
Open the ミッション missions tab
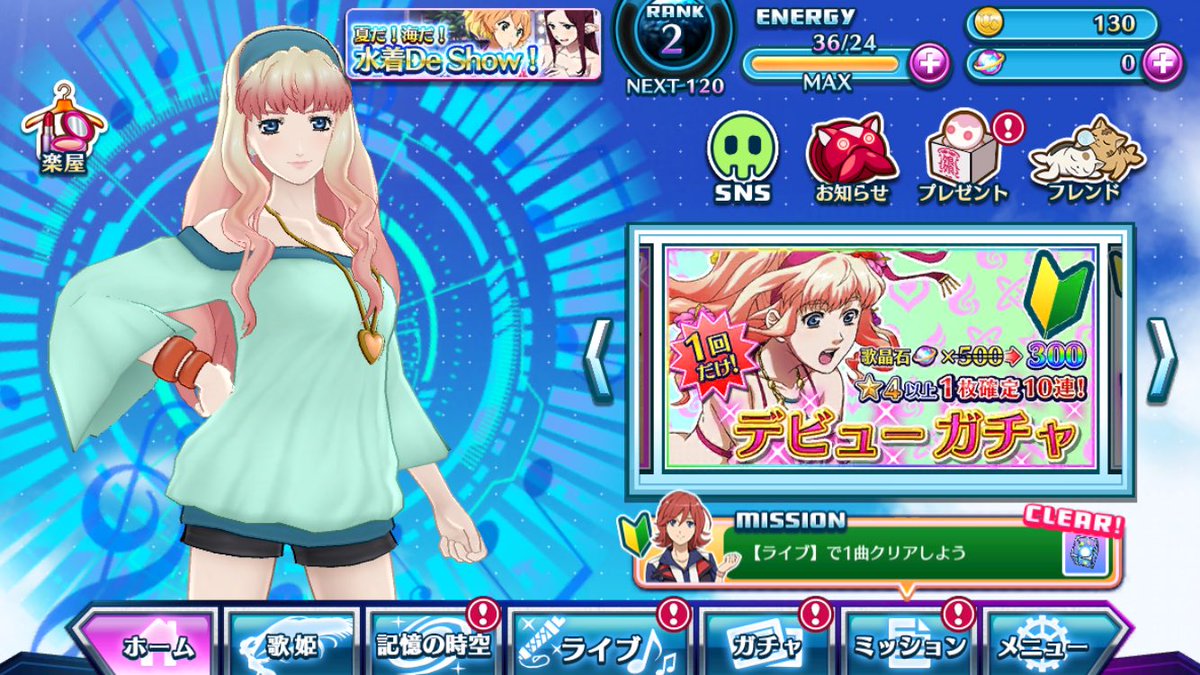click(x=908, y=645)
